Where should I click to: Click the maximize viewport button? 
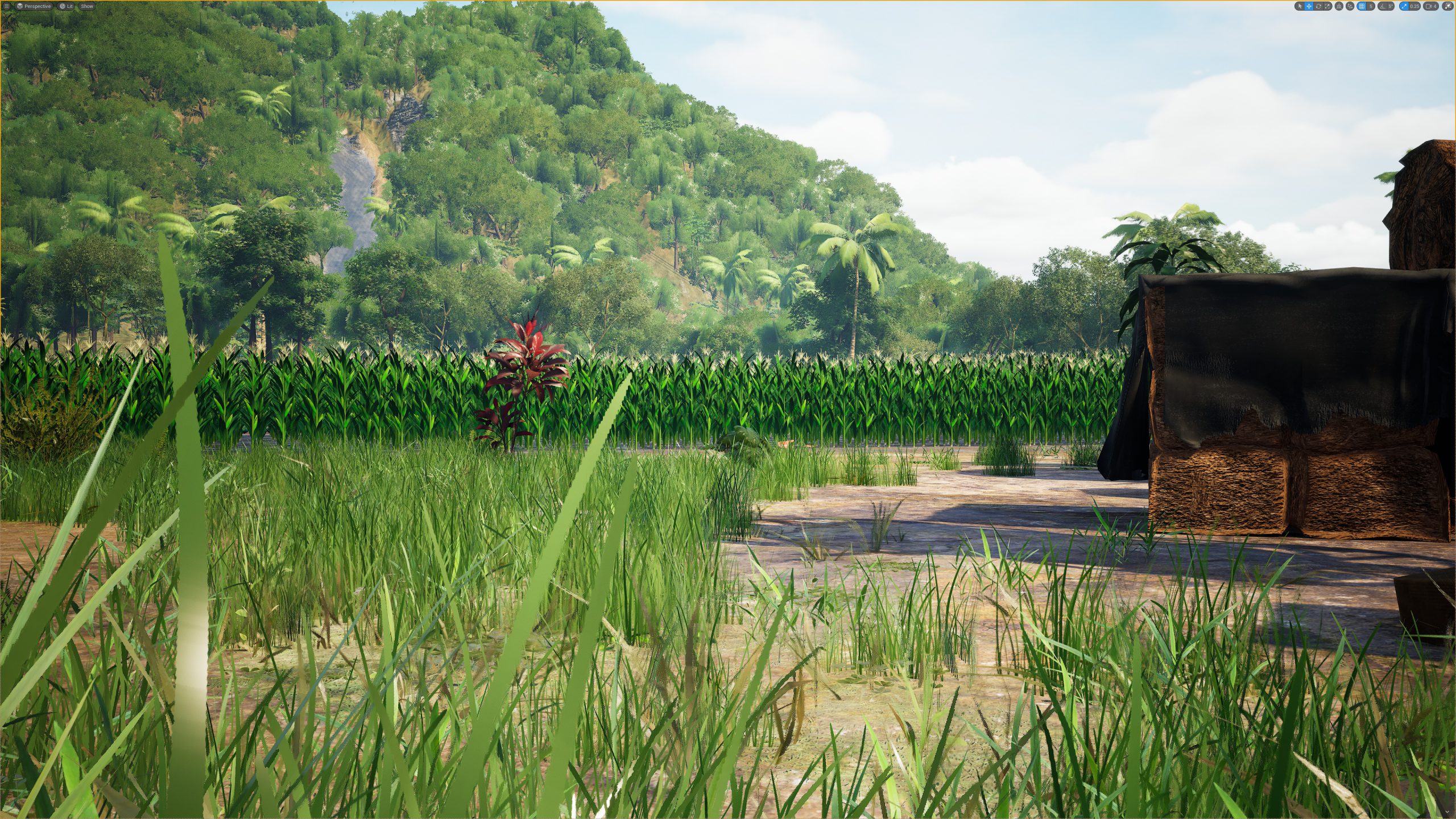pyautogui.click(x=1450, y=6)
